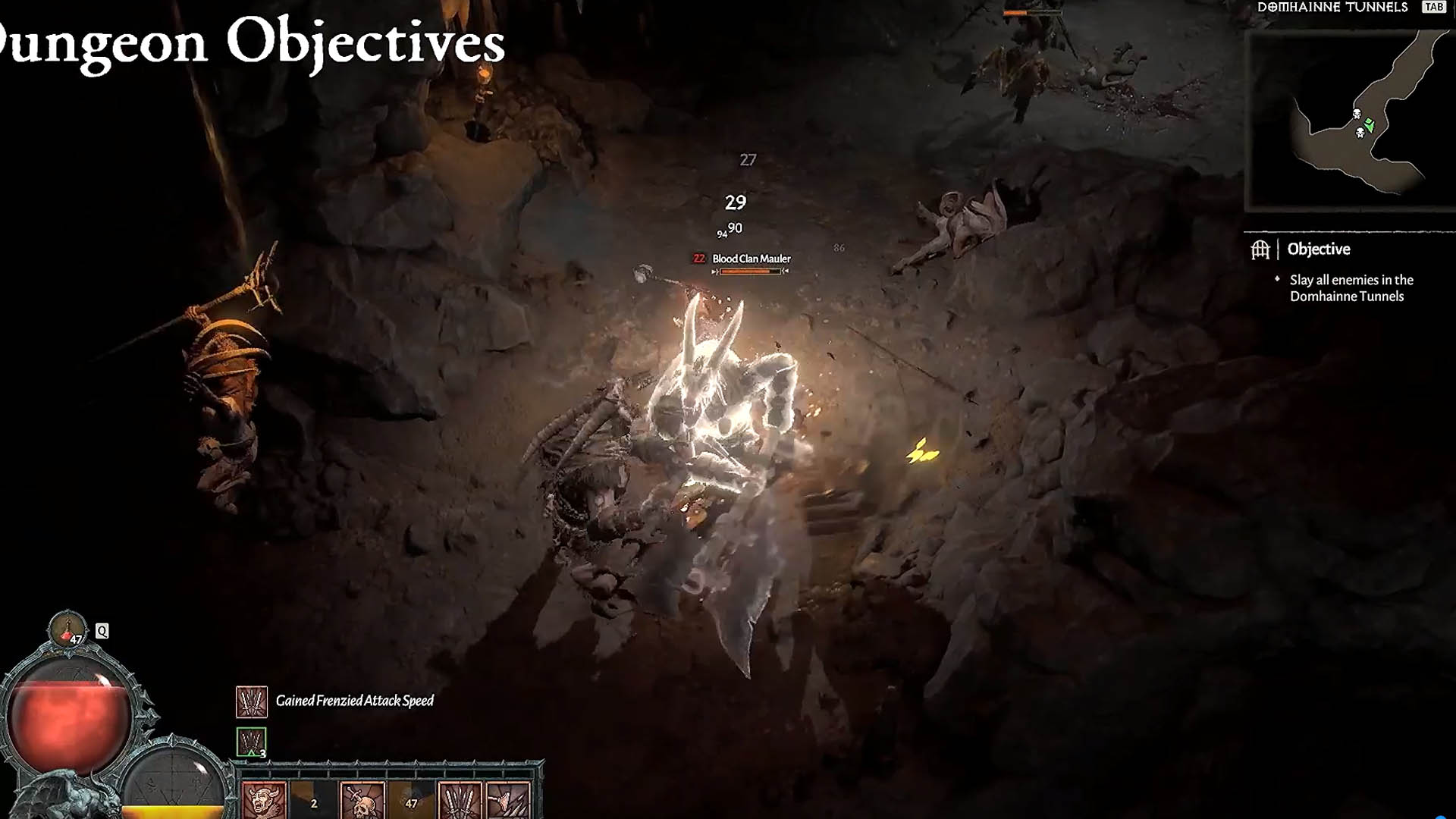This screenshot has height=819, width=1456.
Task: Click the Gained Frenzied Attack Speed buff icon
Action: point(251,700)
